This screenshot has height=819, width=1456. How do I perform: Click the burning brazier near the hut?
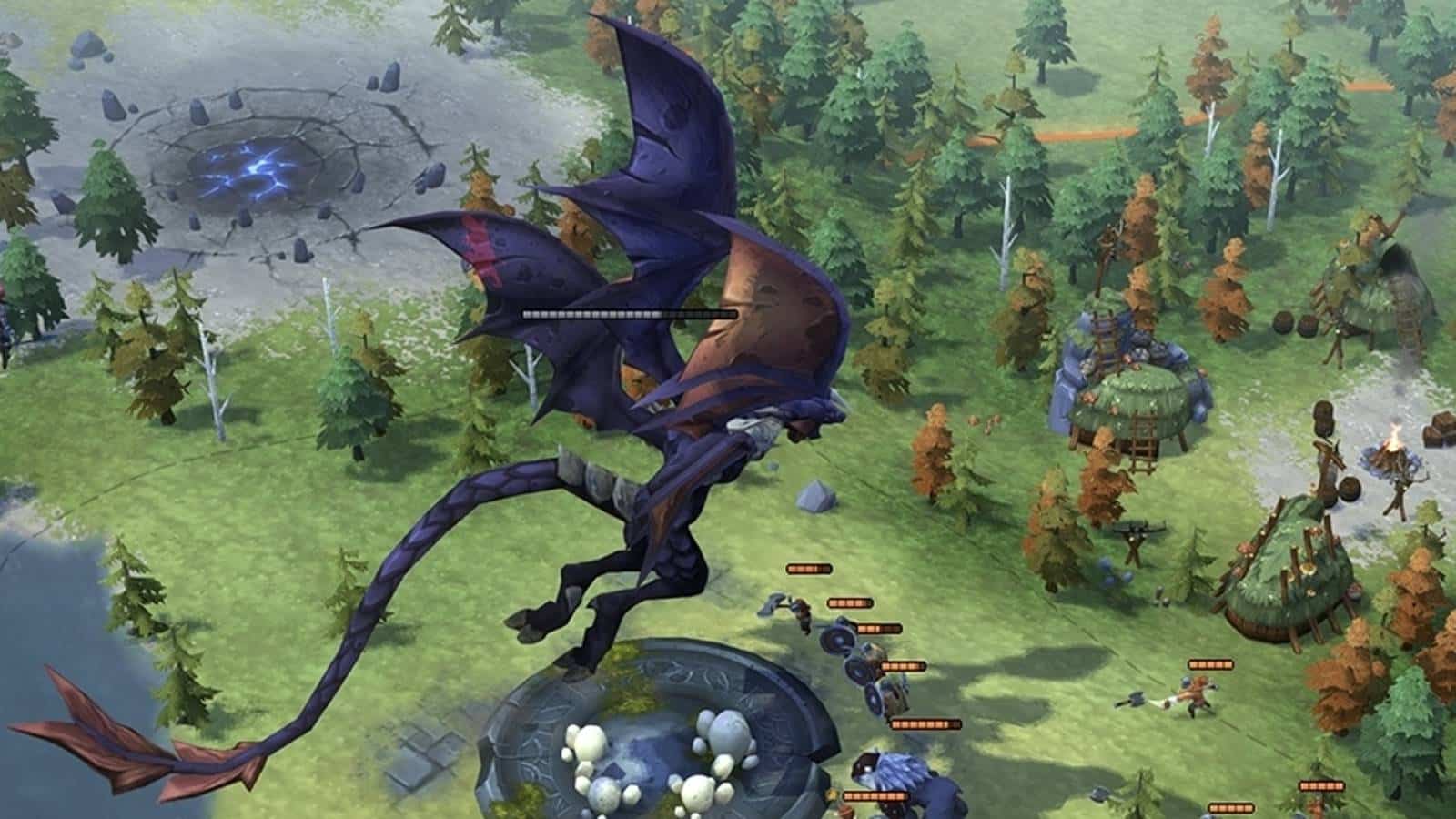click(x=1394, y=455)
